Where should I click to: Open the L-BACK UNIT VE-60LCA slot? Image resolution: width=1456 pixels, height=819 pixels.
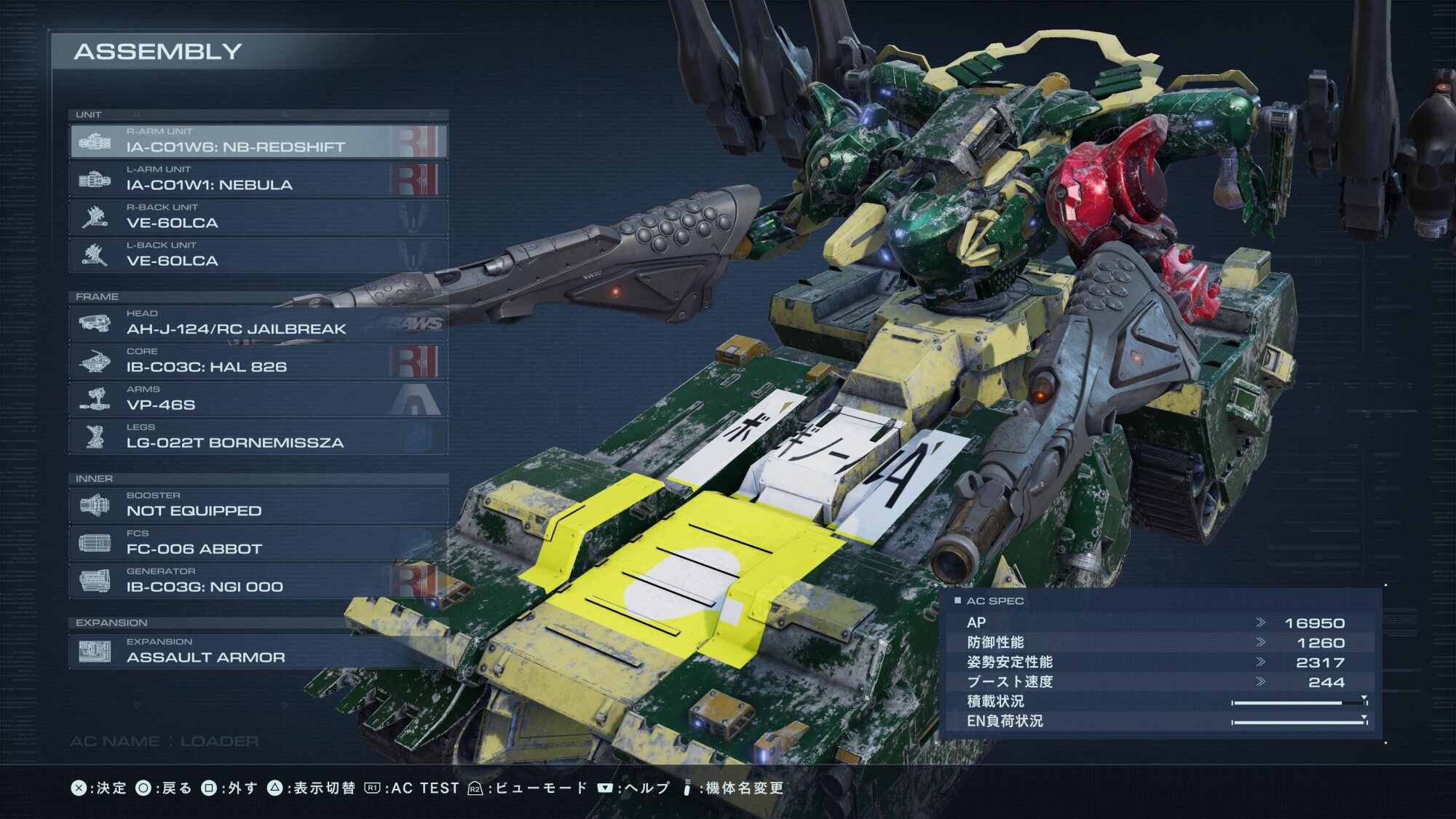258,255
